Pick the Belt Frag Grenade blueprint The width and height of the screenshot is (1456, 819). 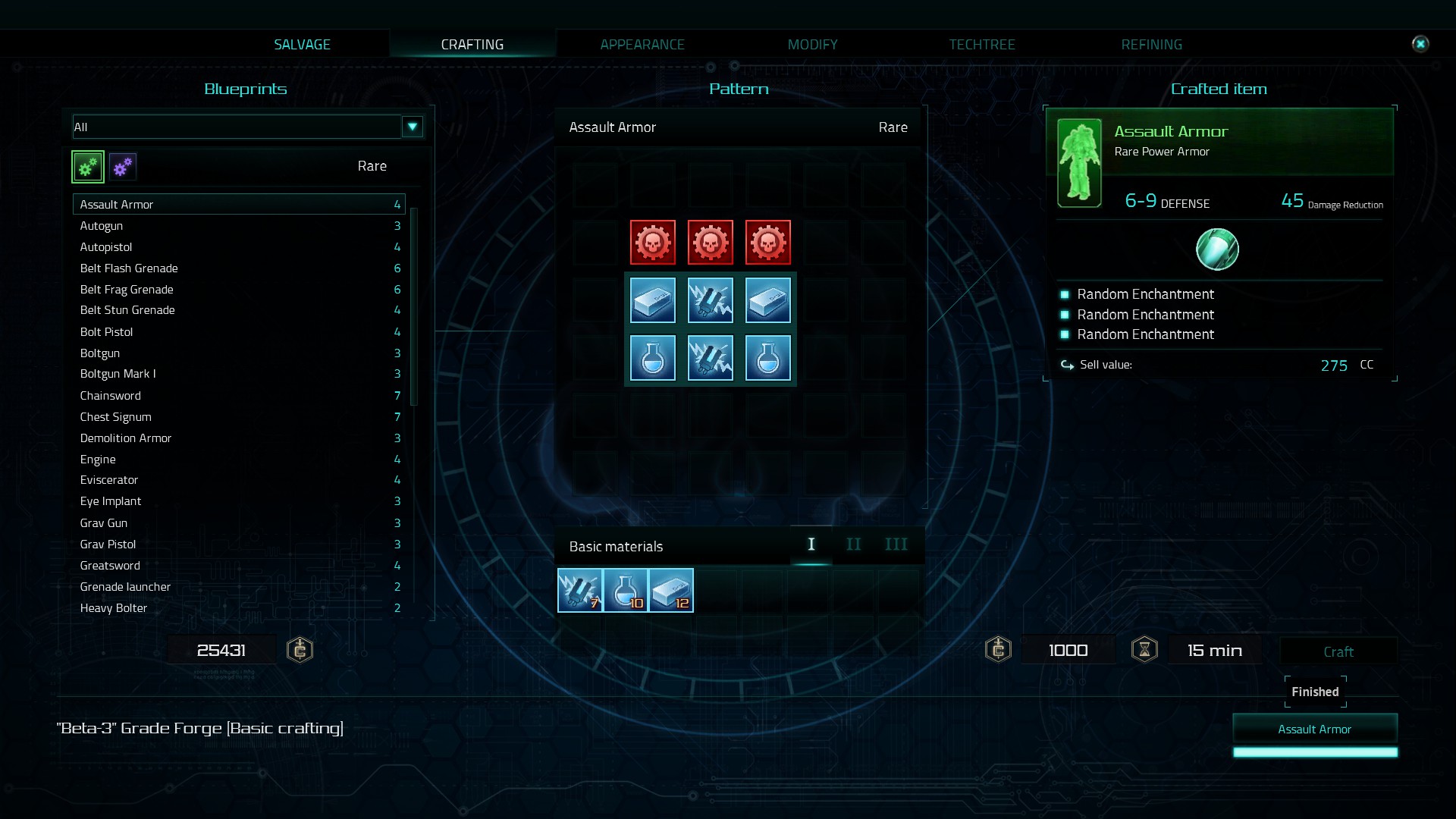point(127,290)
